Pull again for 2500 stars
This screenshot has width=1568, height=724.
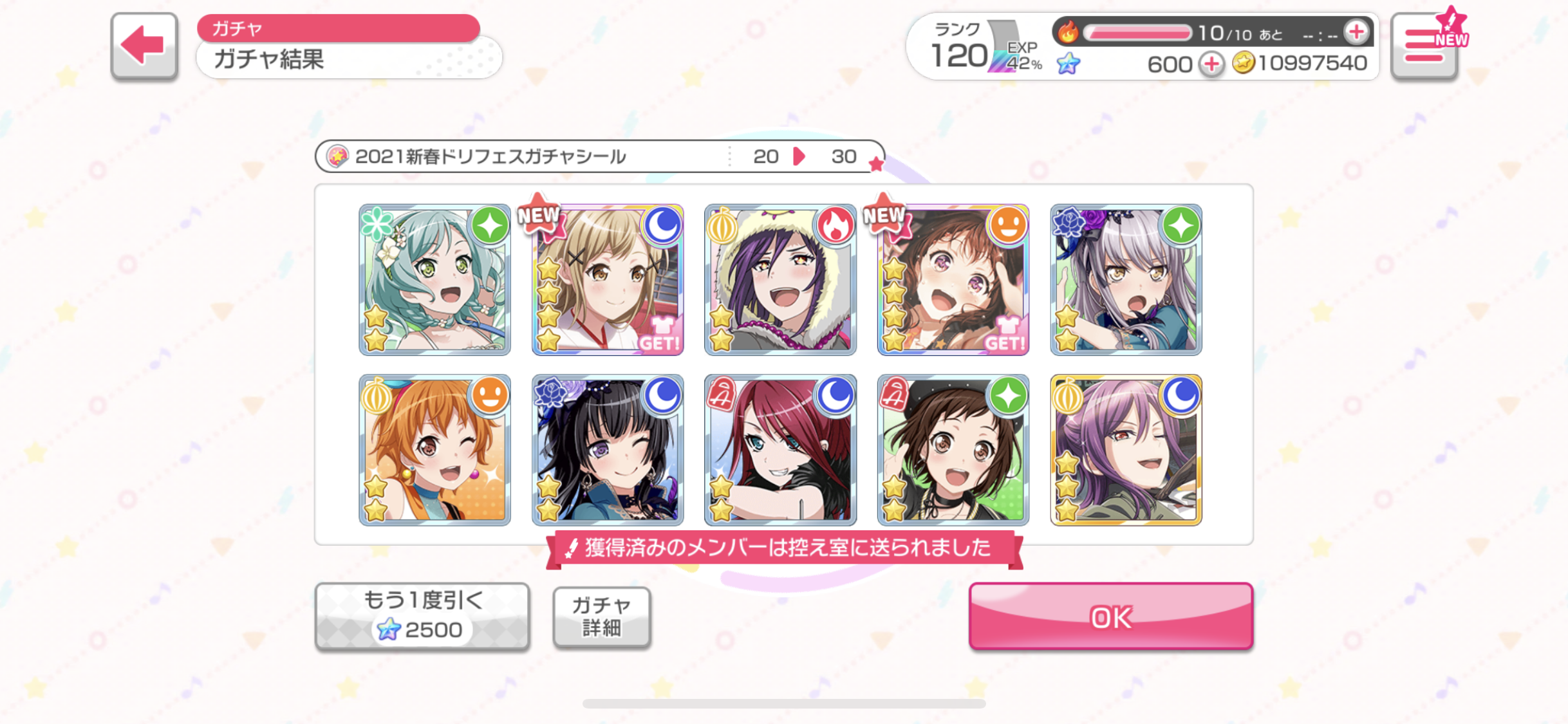tap(422, 616)
